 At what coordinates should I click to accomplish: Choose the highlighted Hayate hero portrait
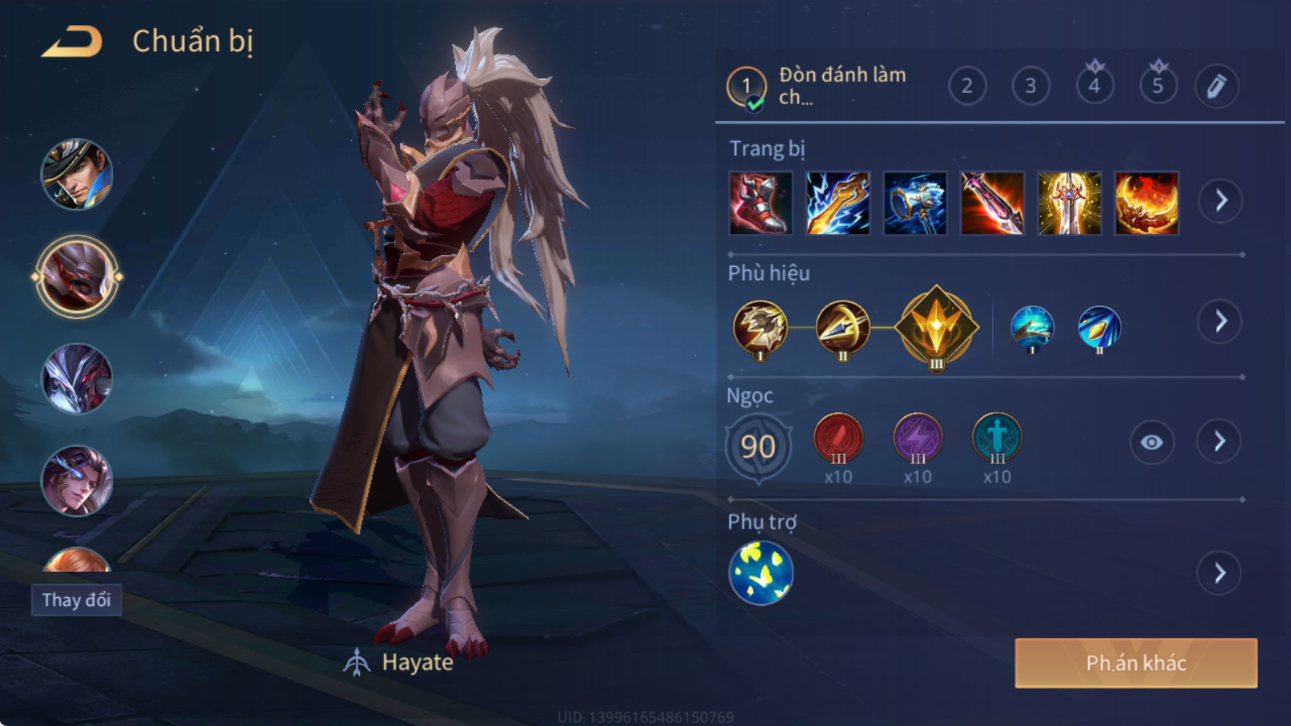coord(77,277)
